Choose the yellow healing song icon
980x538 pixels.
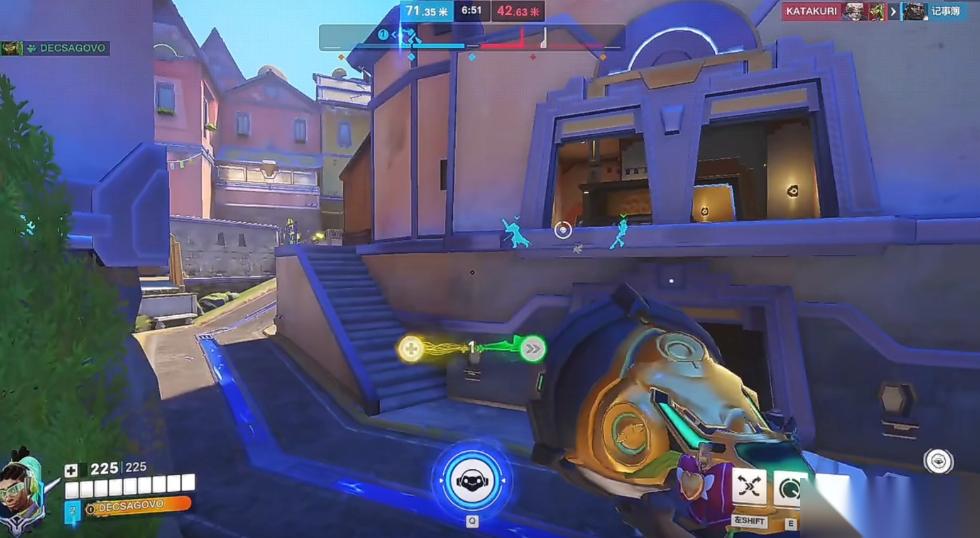point(411,348)
